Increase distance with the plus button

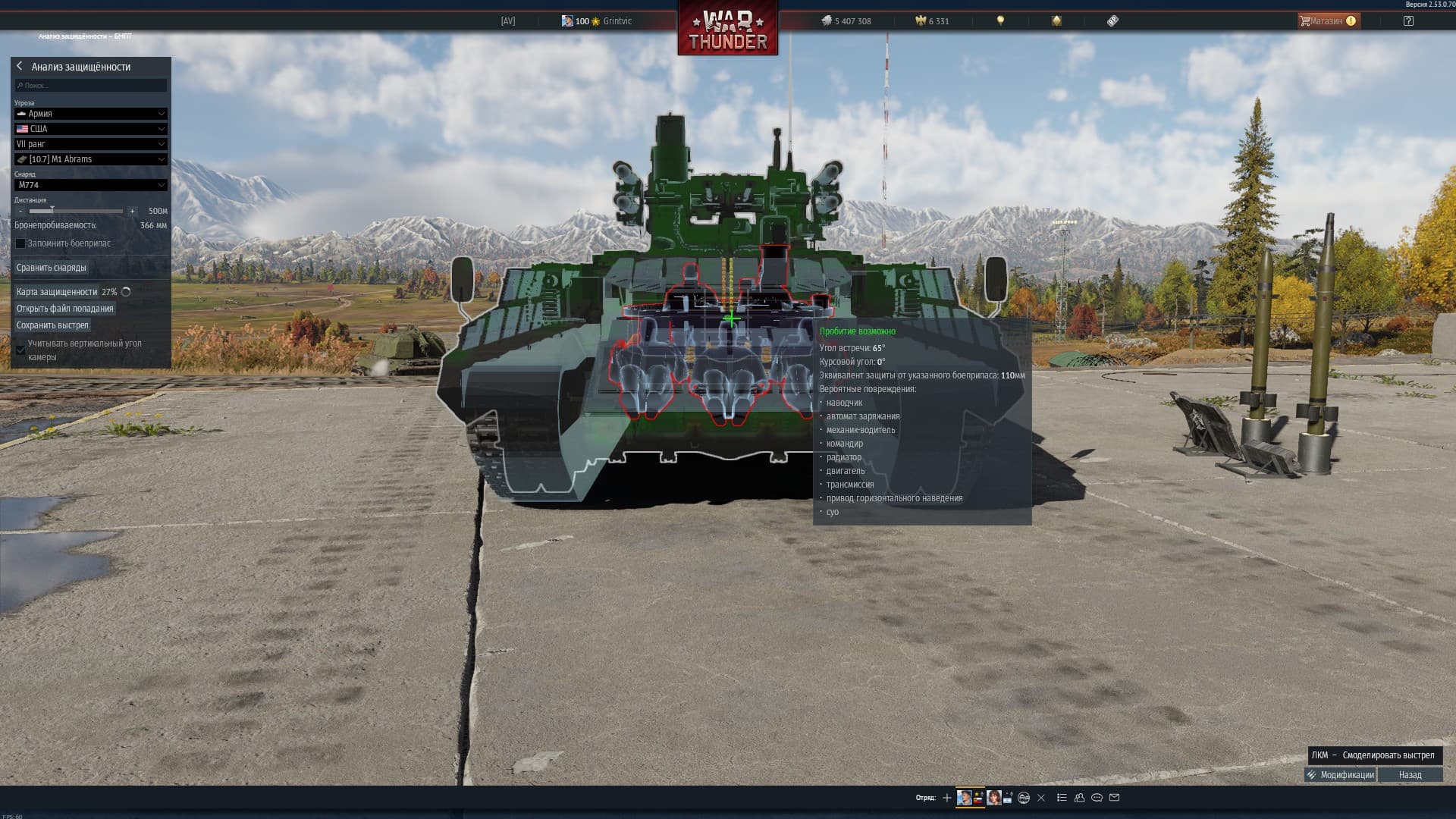coord(132,211)
